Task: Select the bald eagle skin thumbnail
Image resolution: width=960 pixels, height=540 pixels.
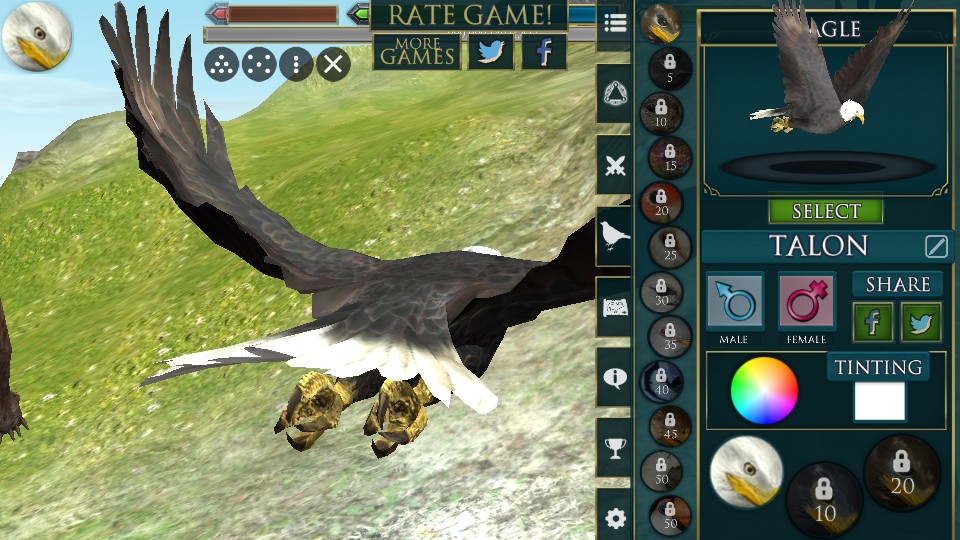Action: coord(746,471)
